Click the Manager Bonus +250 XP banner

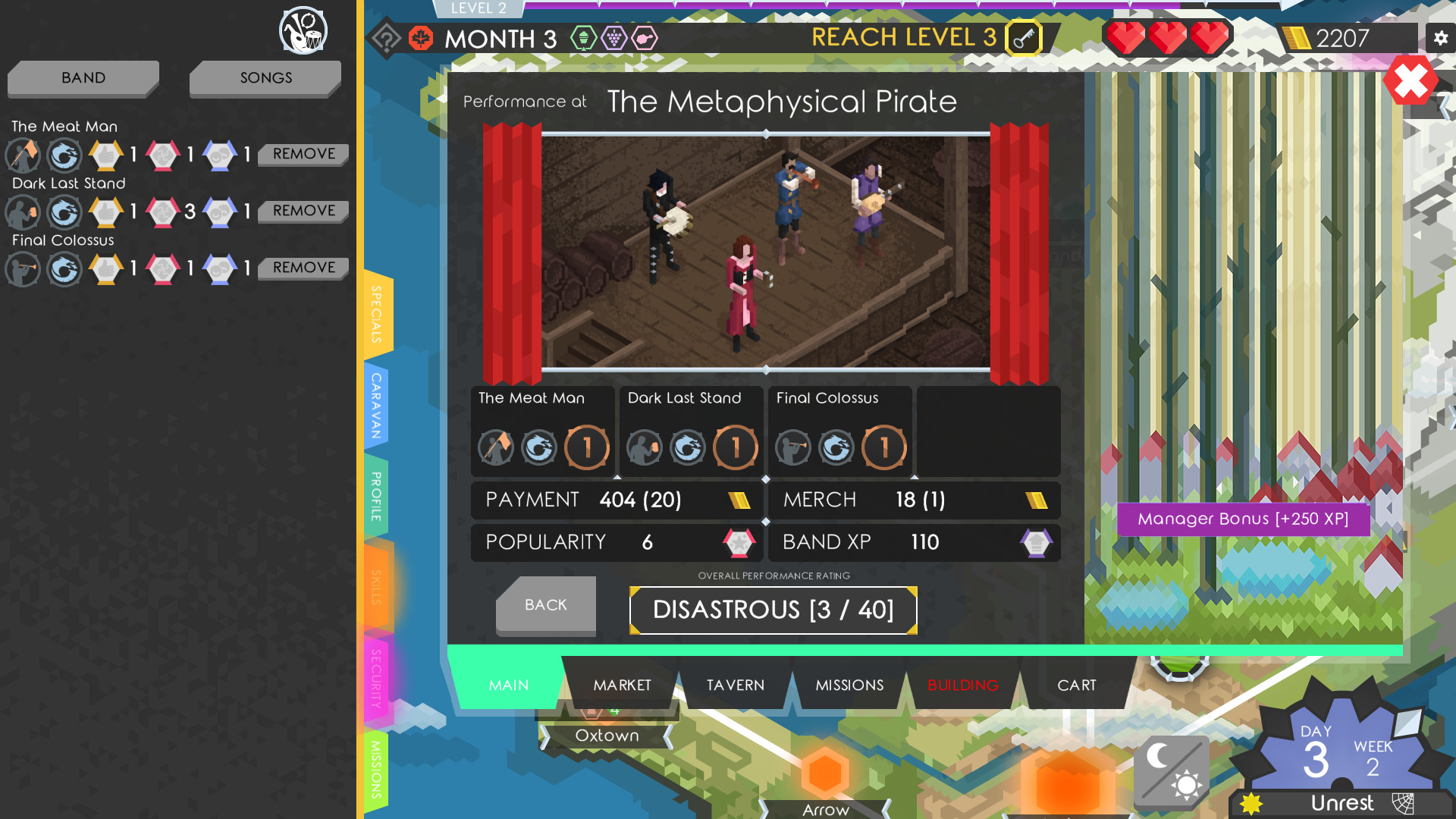(1243, 519)
